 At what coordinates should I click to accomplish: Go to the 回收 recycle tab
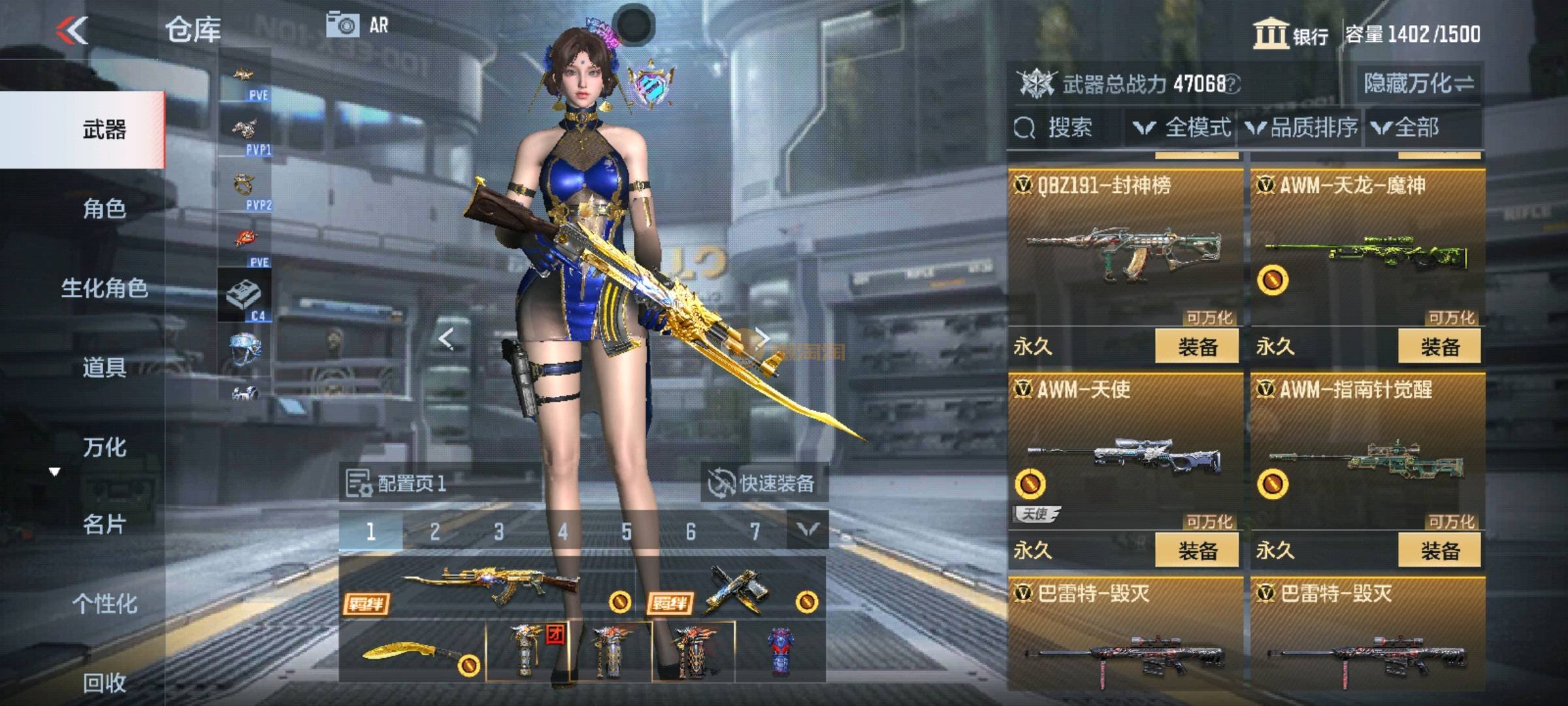pos(104,683)
